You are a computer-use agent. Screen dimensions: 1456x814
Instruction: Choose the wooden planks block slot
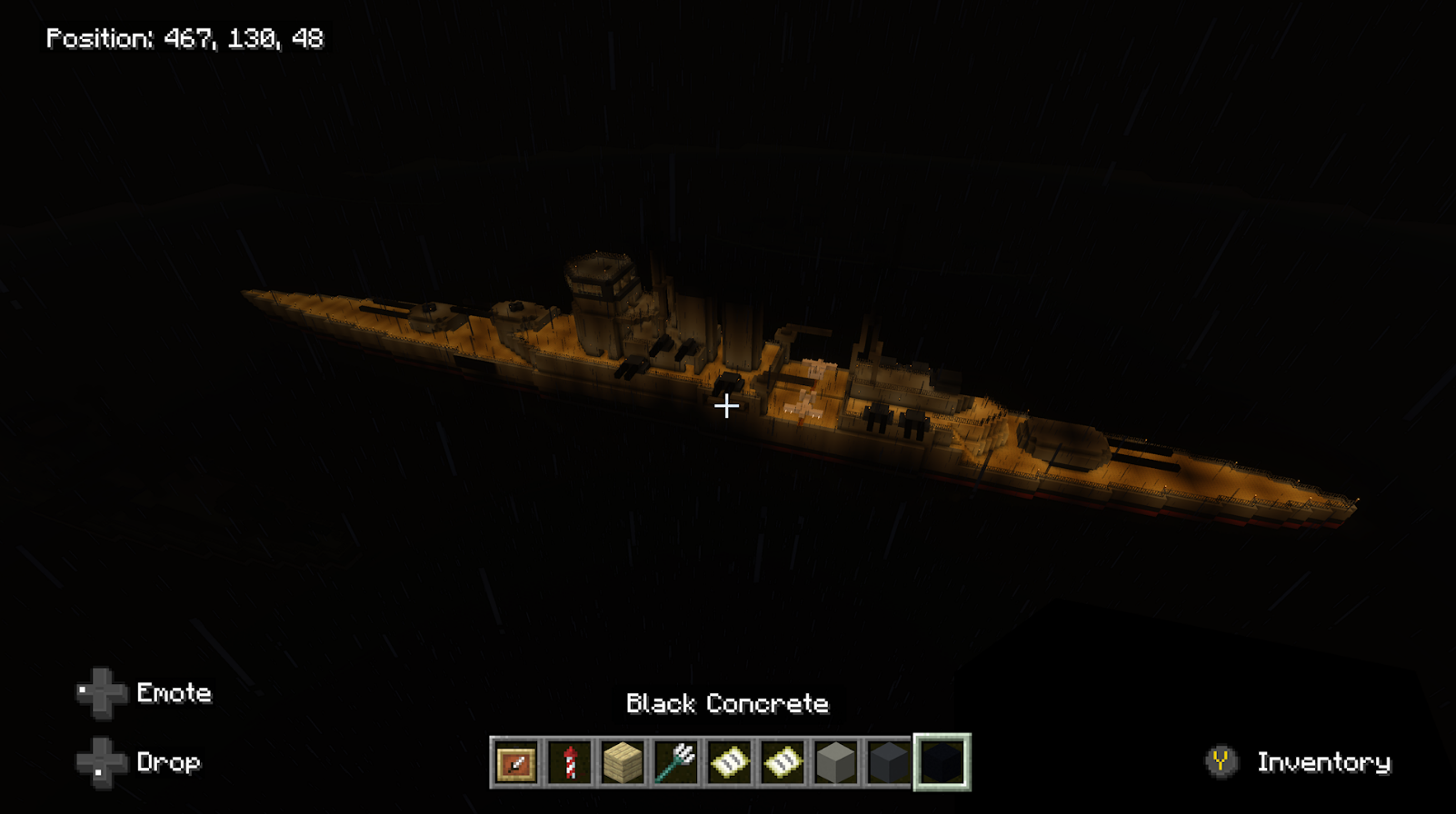[x=623, y=762]
